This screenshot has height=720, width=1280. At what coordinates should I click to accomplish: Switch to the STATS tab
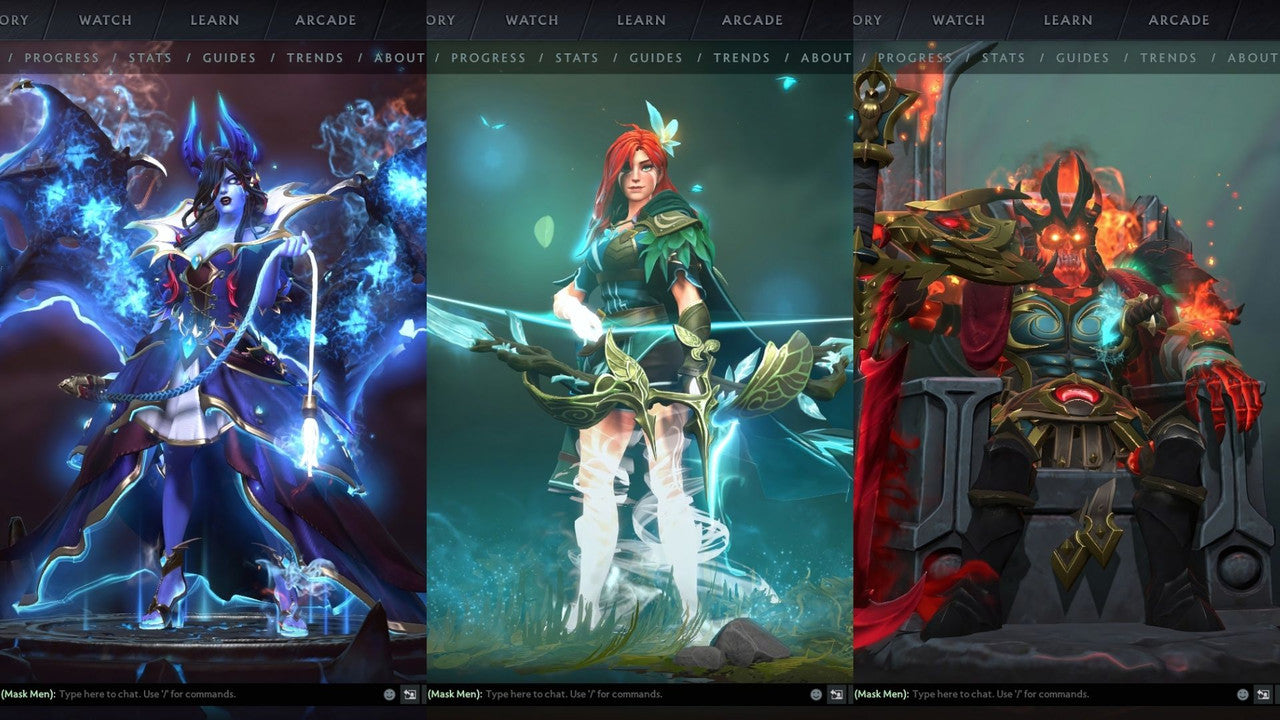tap(151, 58)
